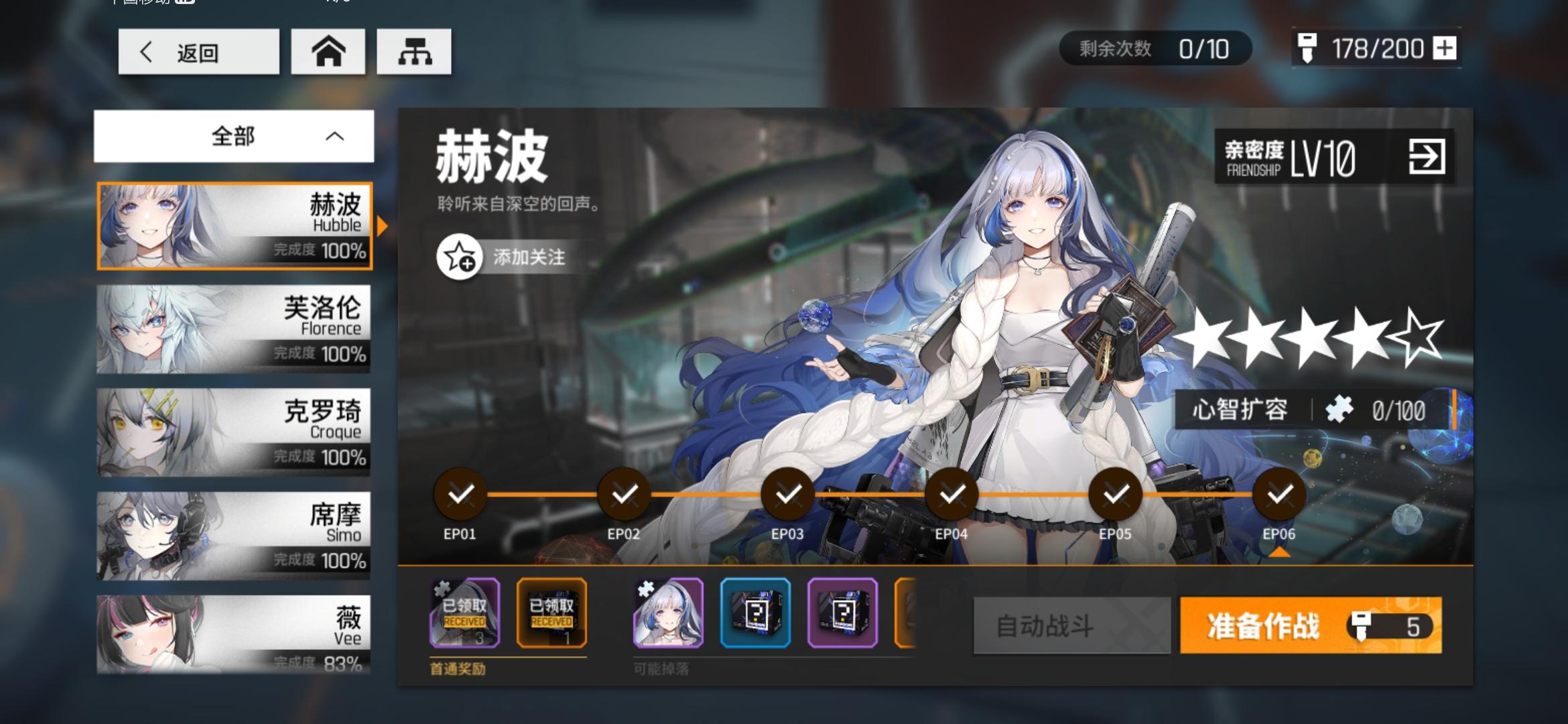
Task: Click 返回 to go back
Action: 198,53
